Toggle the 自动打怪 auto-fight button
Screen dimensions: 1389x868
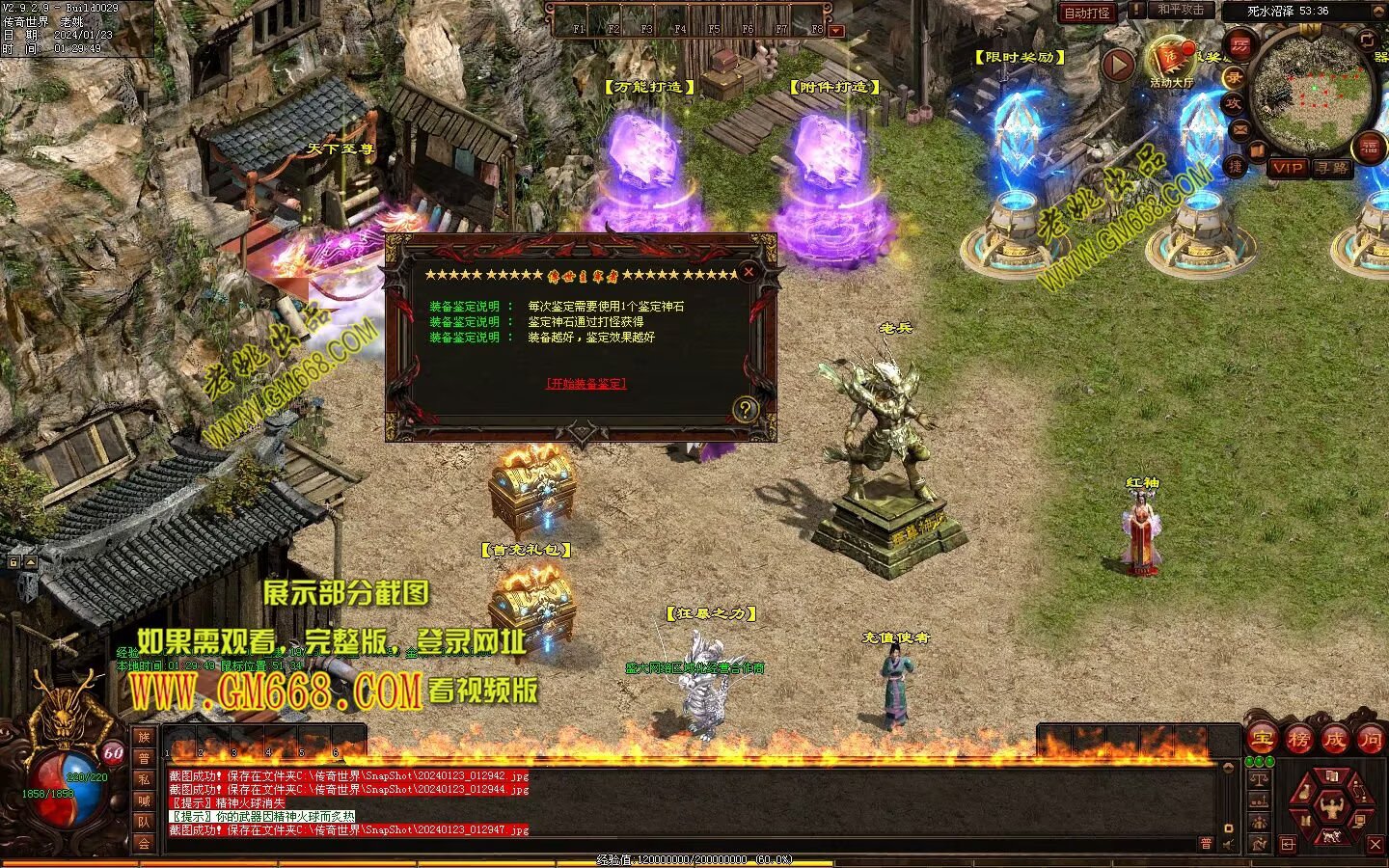click(1087, 13)
